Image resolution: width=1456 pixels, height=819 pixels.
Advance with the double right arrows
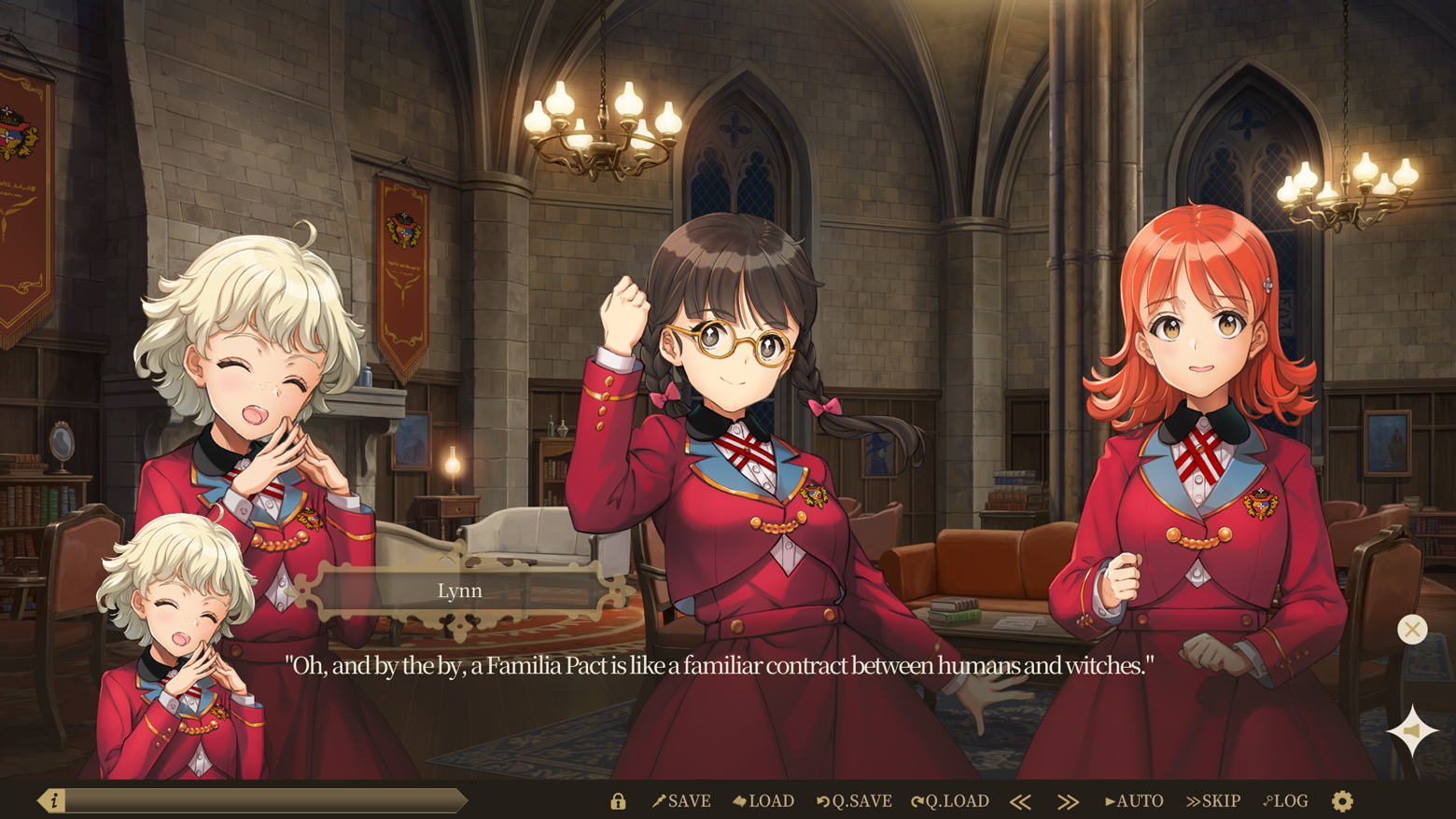(1069, 801)
